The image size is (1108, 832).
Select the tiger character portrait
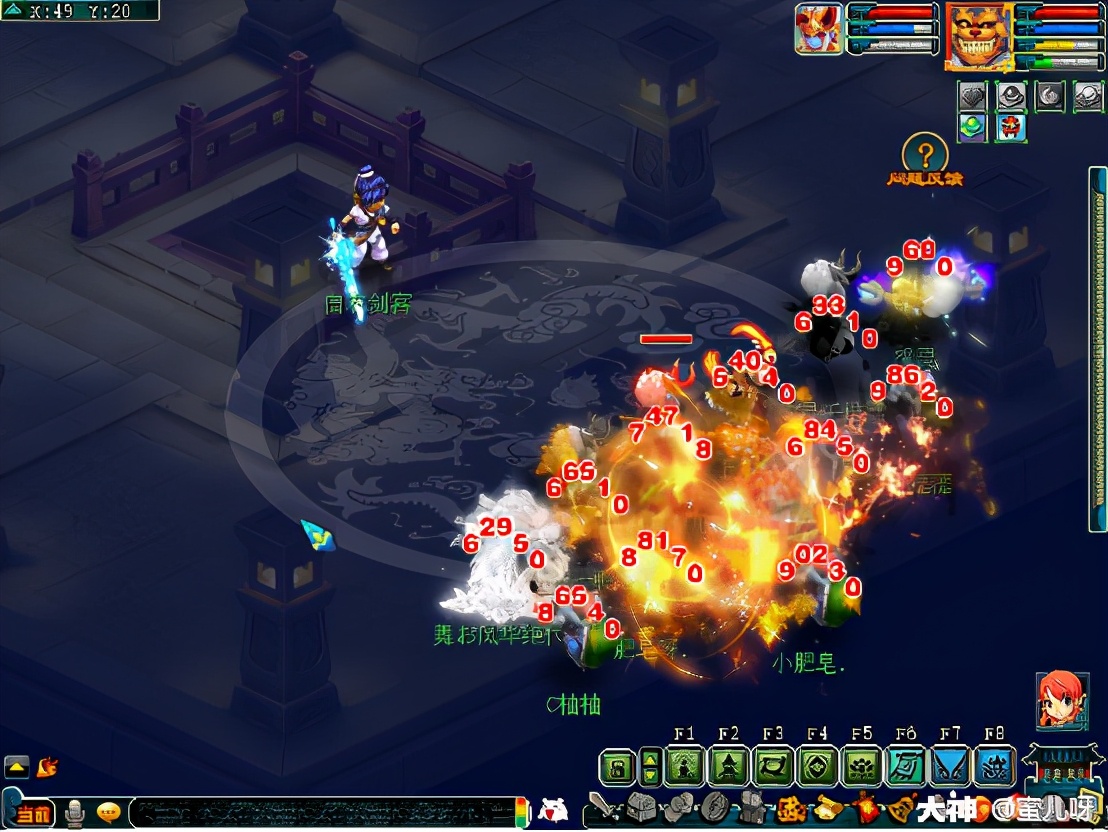point(978,35)
